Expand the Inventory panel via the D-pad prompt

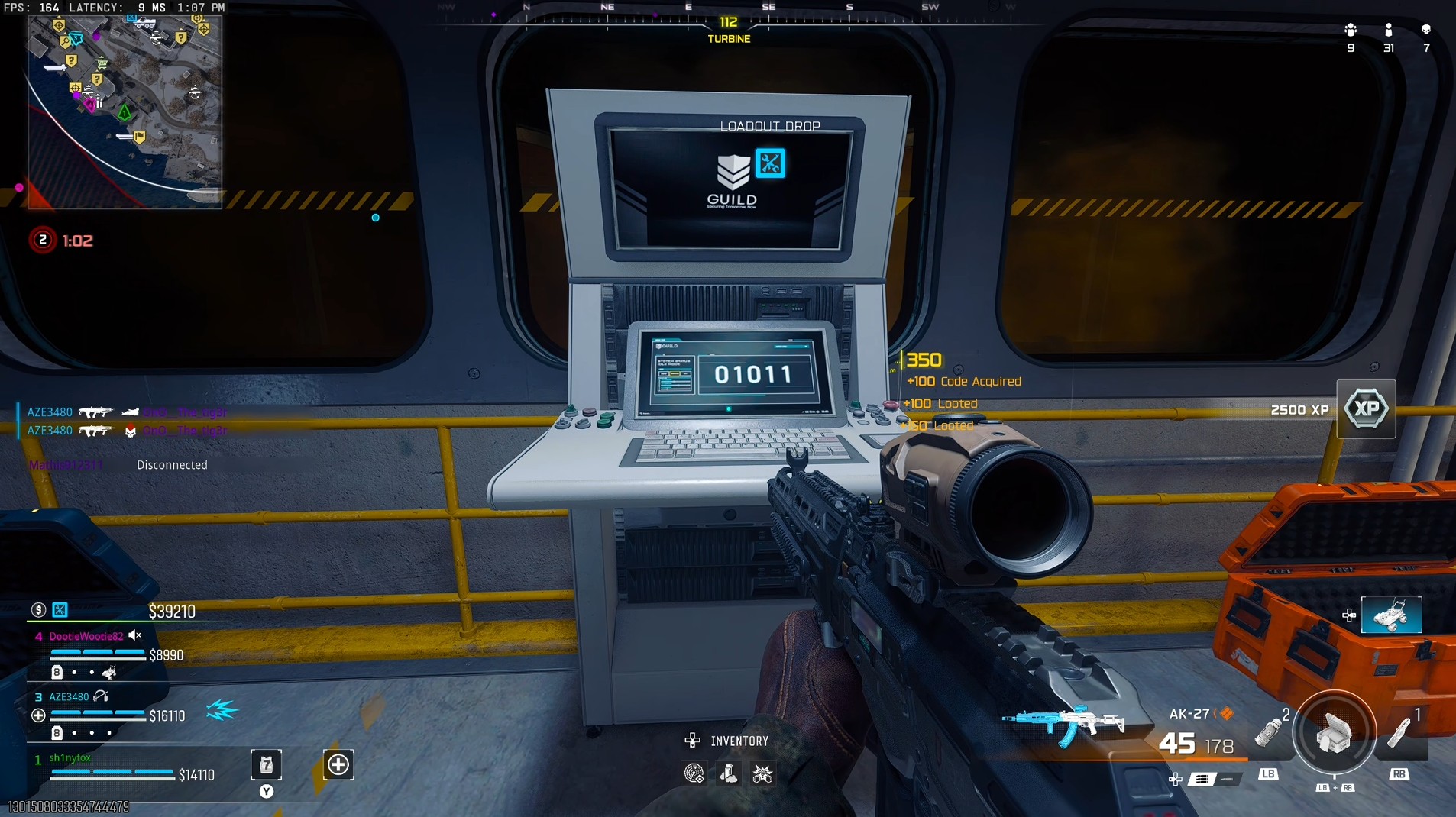(692, 740)
